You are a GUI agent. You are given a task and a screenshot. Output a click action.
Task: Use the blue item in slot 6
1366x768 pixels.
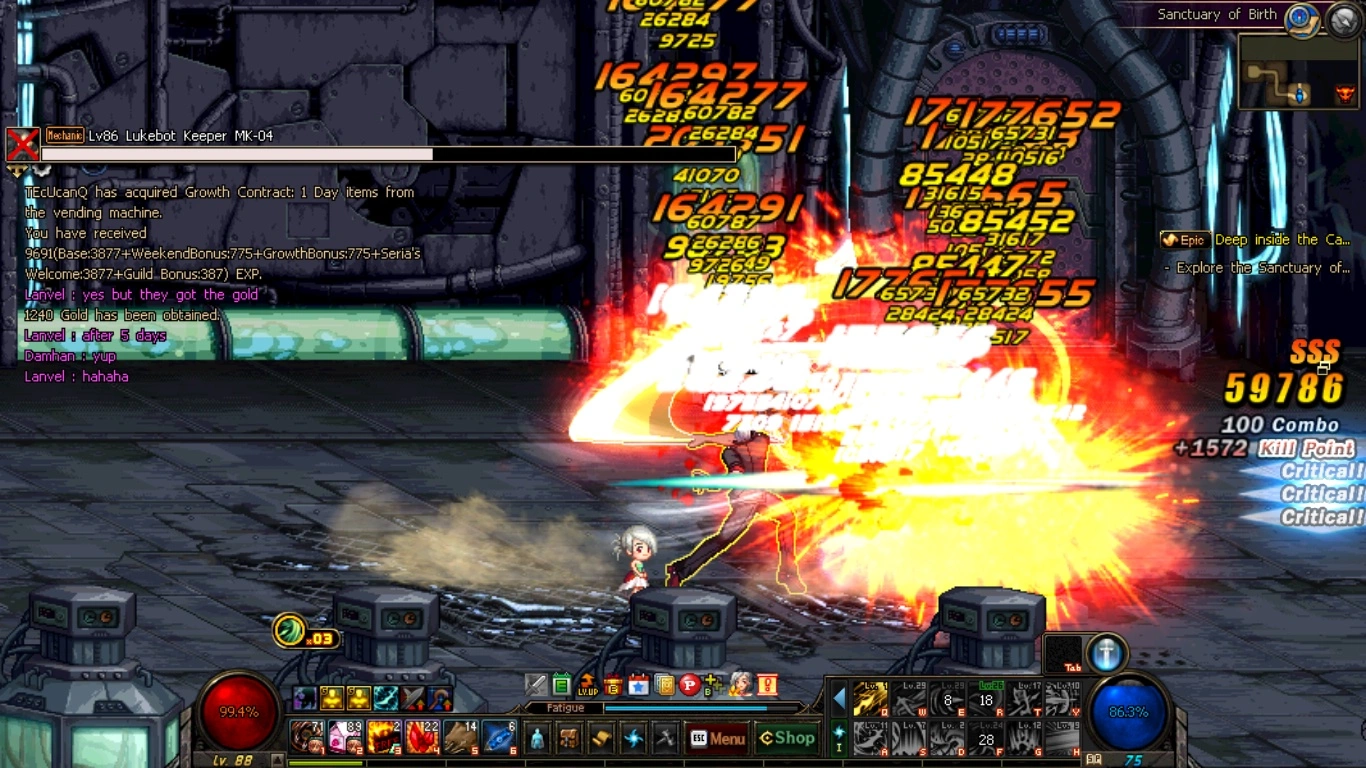tap(499, 738)
